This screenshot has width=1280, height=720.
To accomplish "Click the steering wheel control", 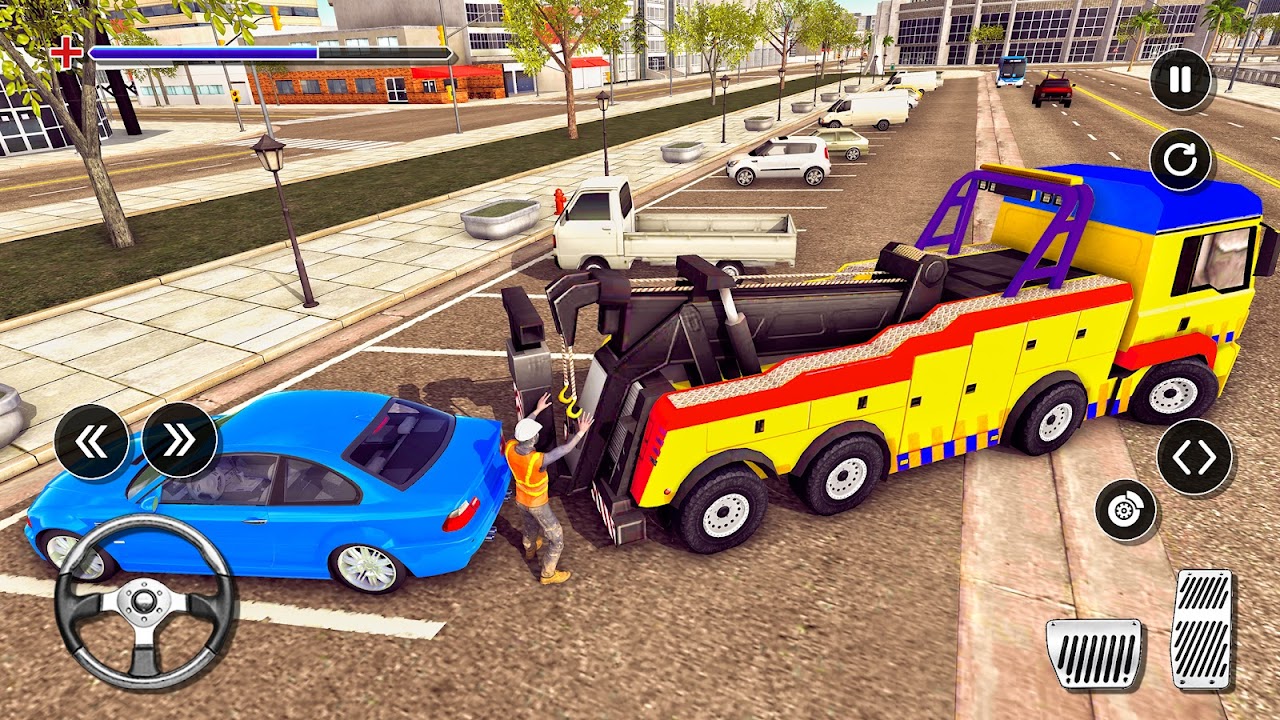I will click(x=145, y=602).
